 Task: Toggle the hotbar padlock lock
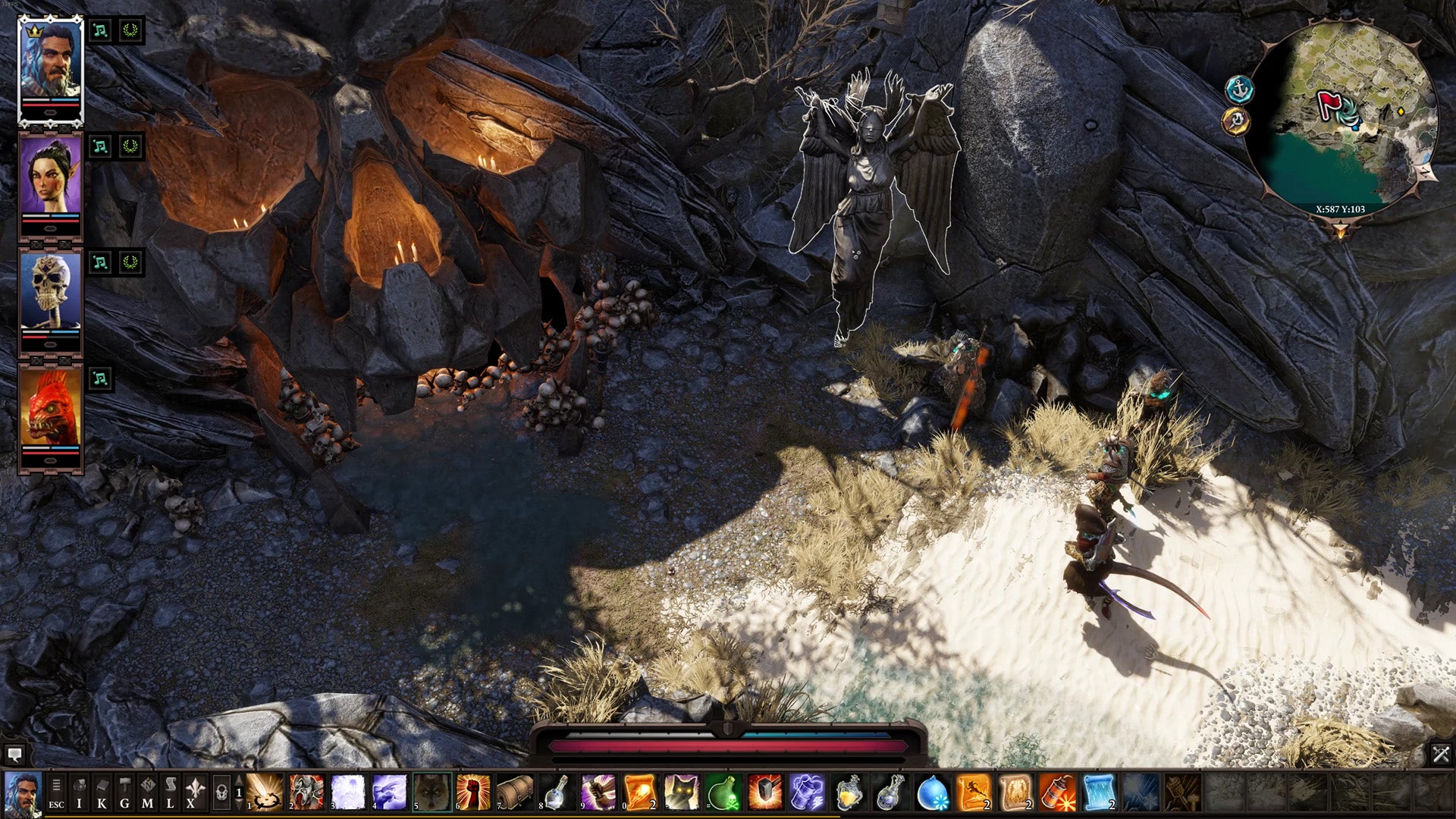point(222,790)
